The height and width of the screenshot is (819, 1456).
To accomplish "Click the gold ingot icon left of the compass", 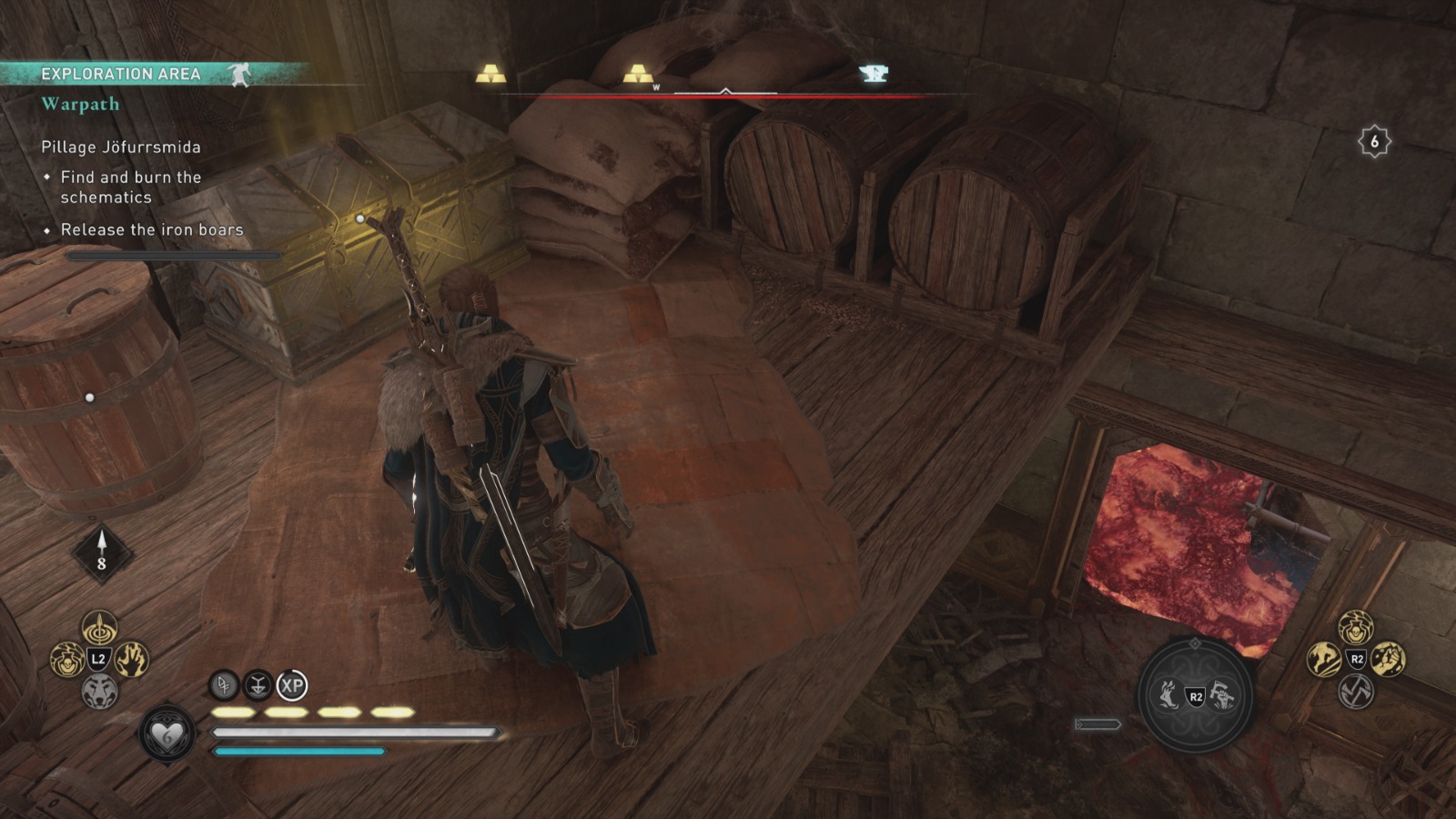I will (x=490, y=75).
